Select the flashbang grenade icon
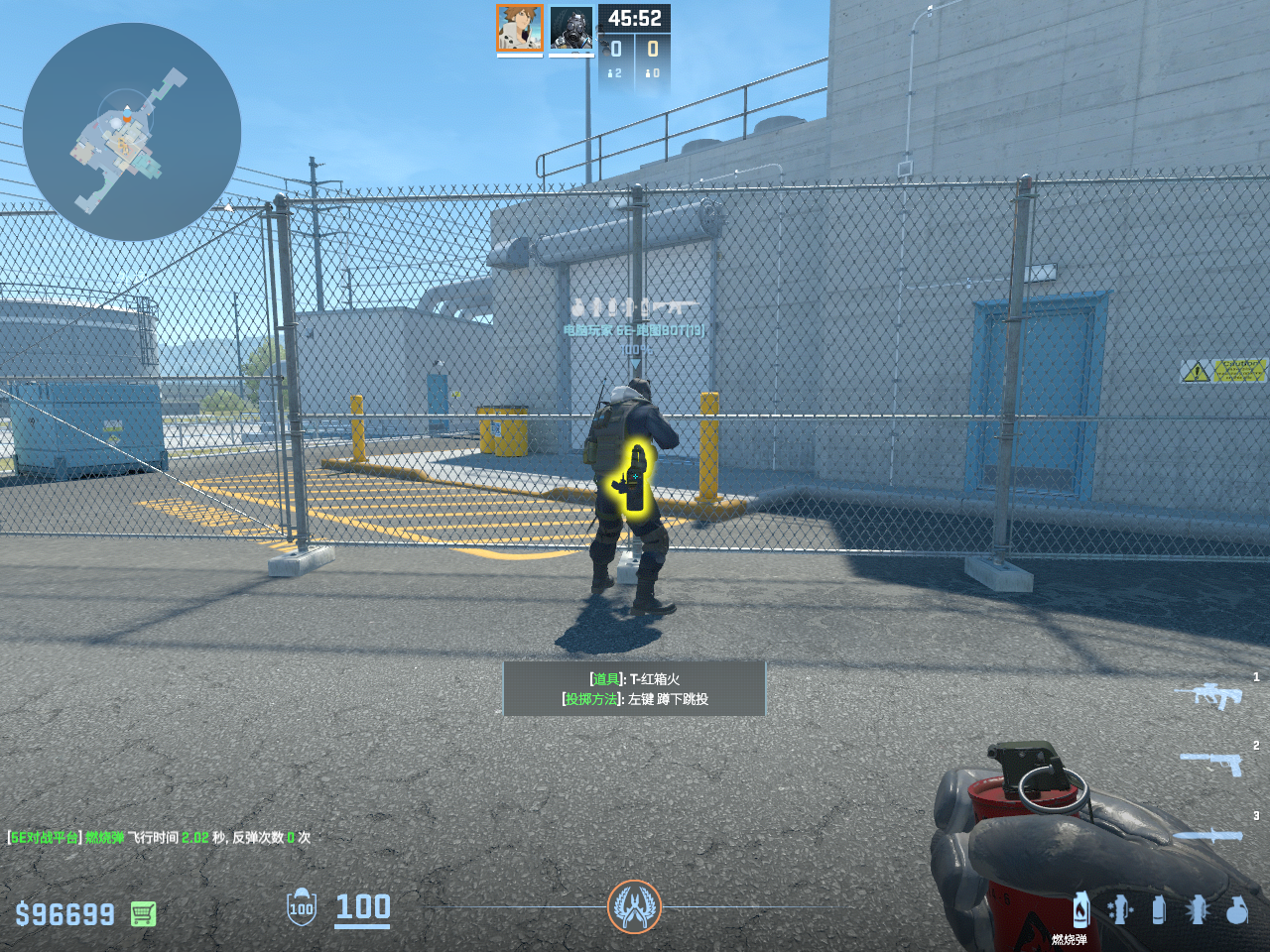The height and width of the screenshot is (952, 1270). [x=1198, y=909]
